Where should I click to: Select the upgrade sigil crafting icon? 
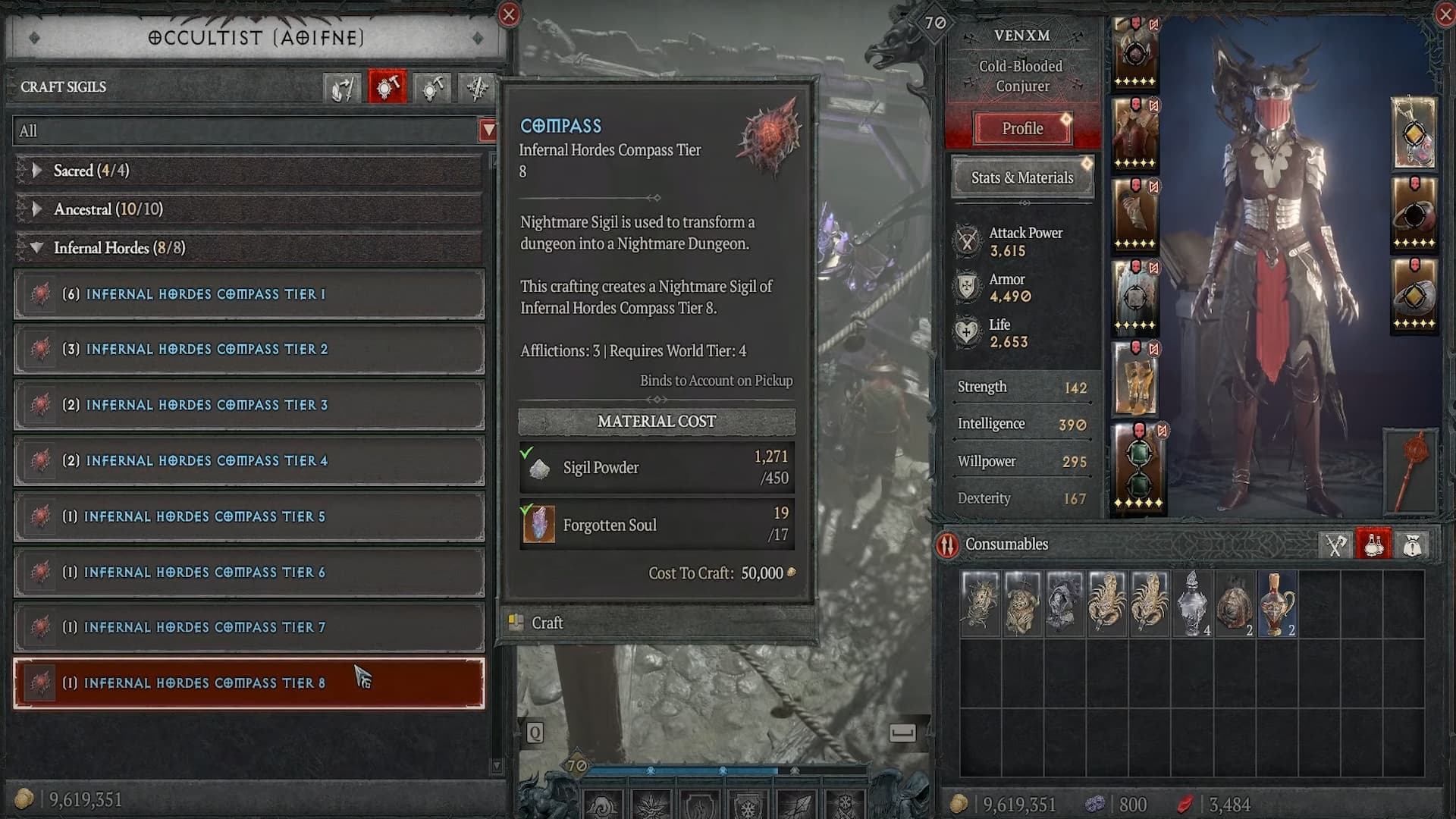(x=431, y=87)
